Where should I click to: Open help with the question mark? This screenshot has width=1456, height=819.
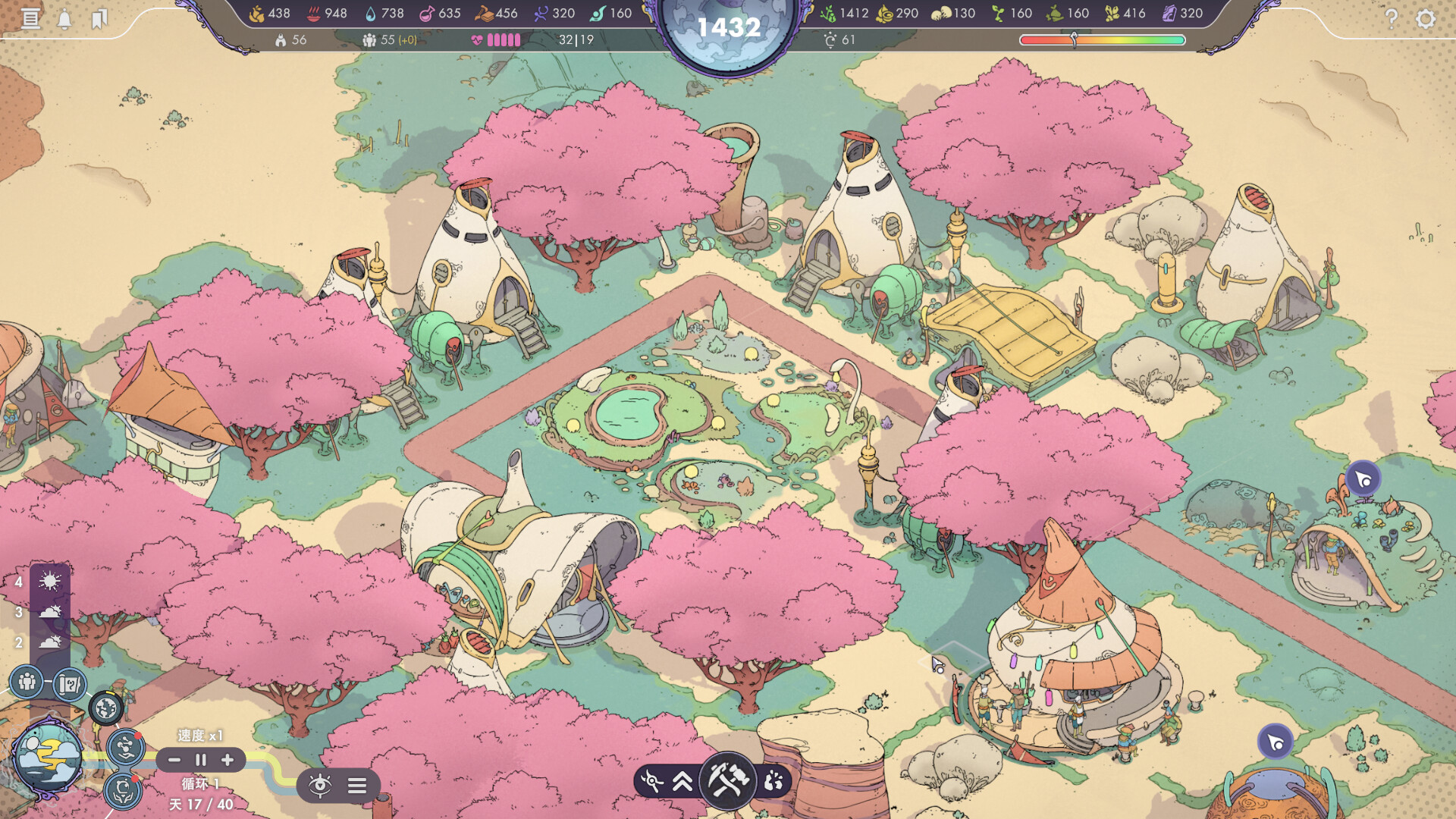[x=1391, y=18]
